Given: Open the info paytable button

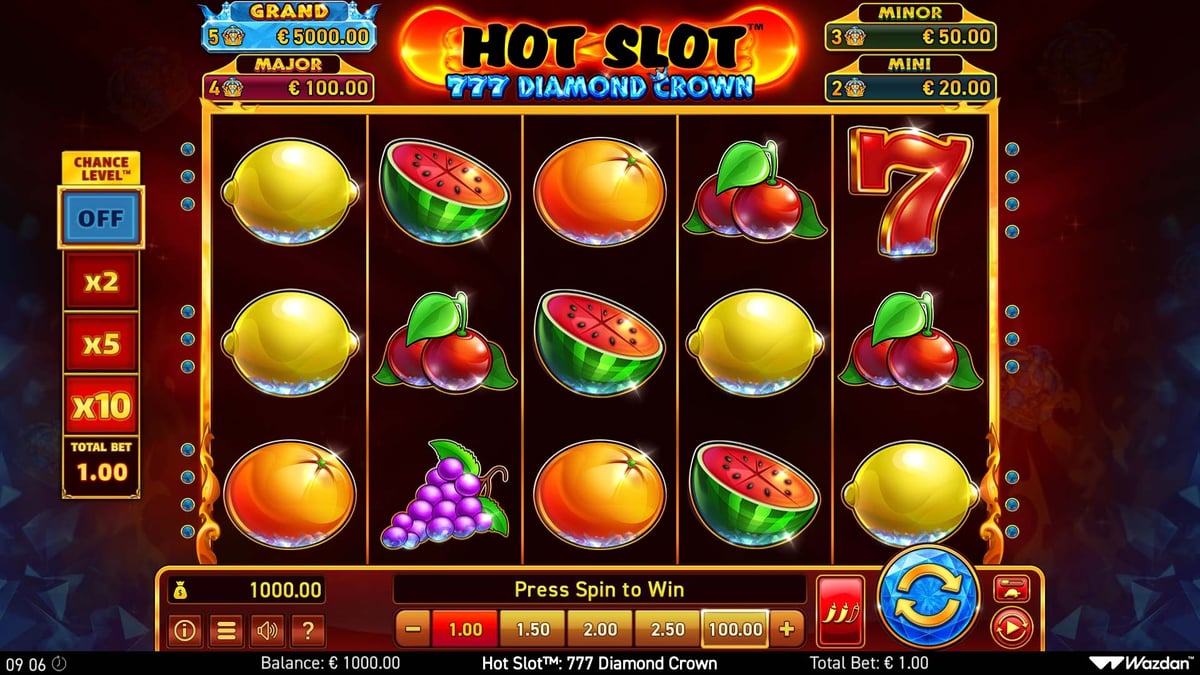Looking at the screenshot, I should click(x=184, y=630).
